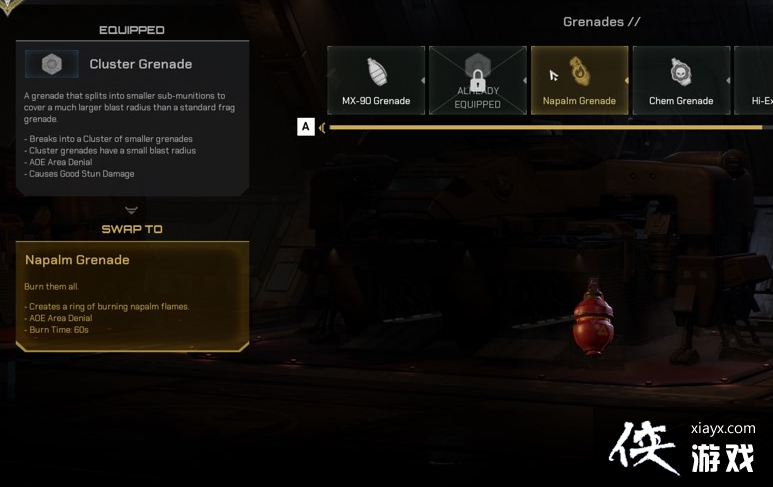Screen dimensions: 773x487
Task: Click the grenade list horizontal scrollbar
Action: (x=545, y=127)
